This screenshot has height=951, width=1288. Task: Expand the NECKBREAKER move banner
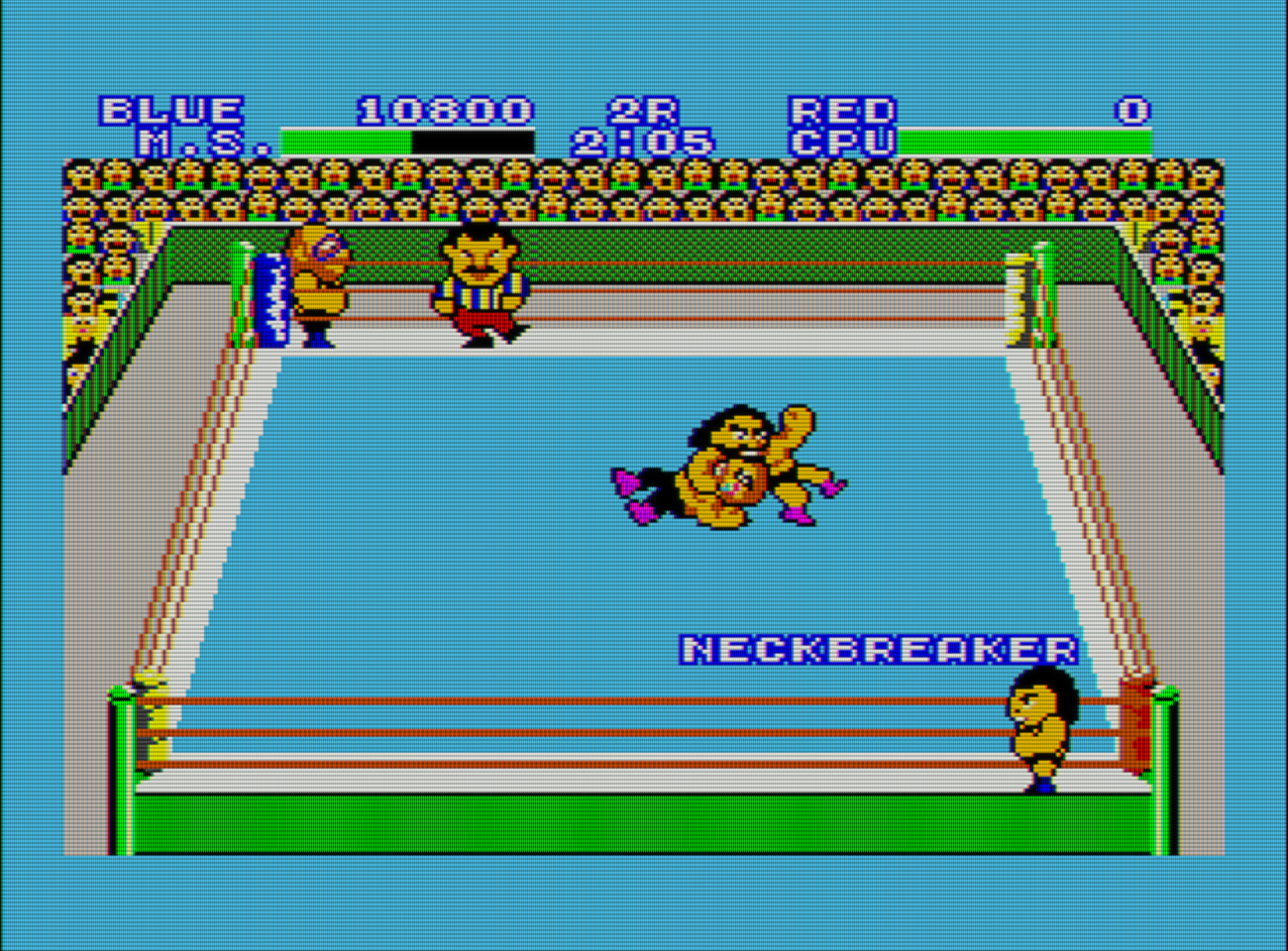click(882, 646)
